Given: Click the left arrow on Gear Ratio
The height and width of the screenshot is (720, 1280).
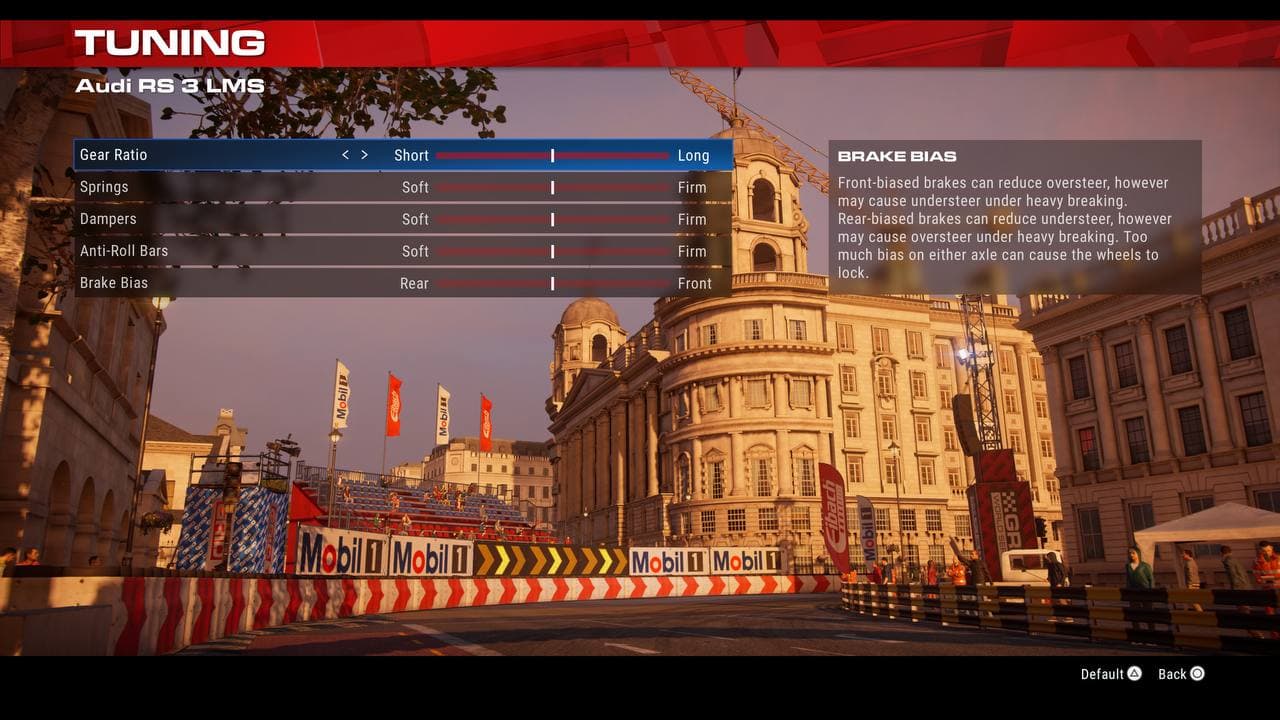Looking at the screenshot, I should (x=345, y=155).
